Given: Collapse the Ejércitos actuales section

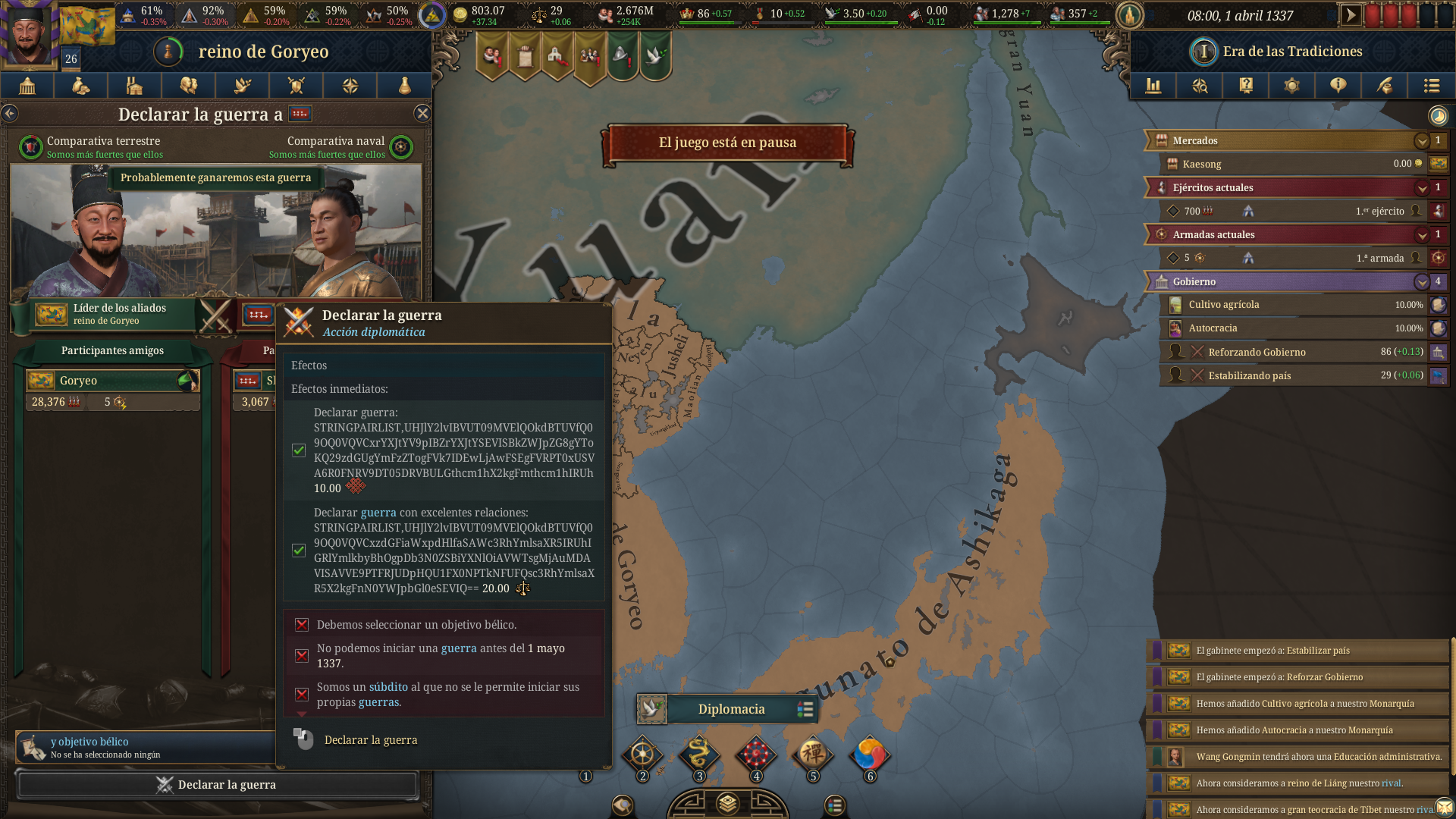Looking at the screenshot, I should tap(1423, 187).
